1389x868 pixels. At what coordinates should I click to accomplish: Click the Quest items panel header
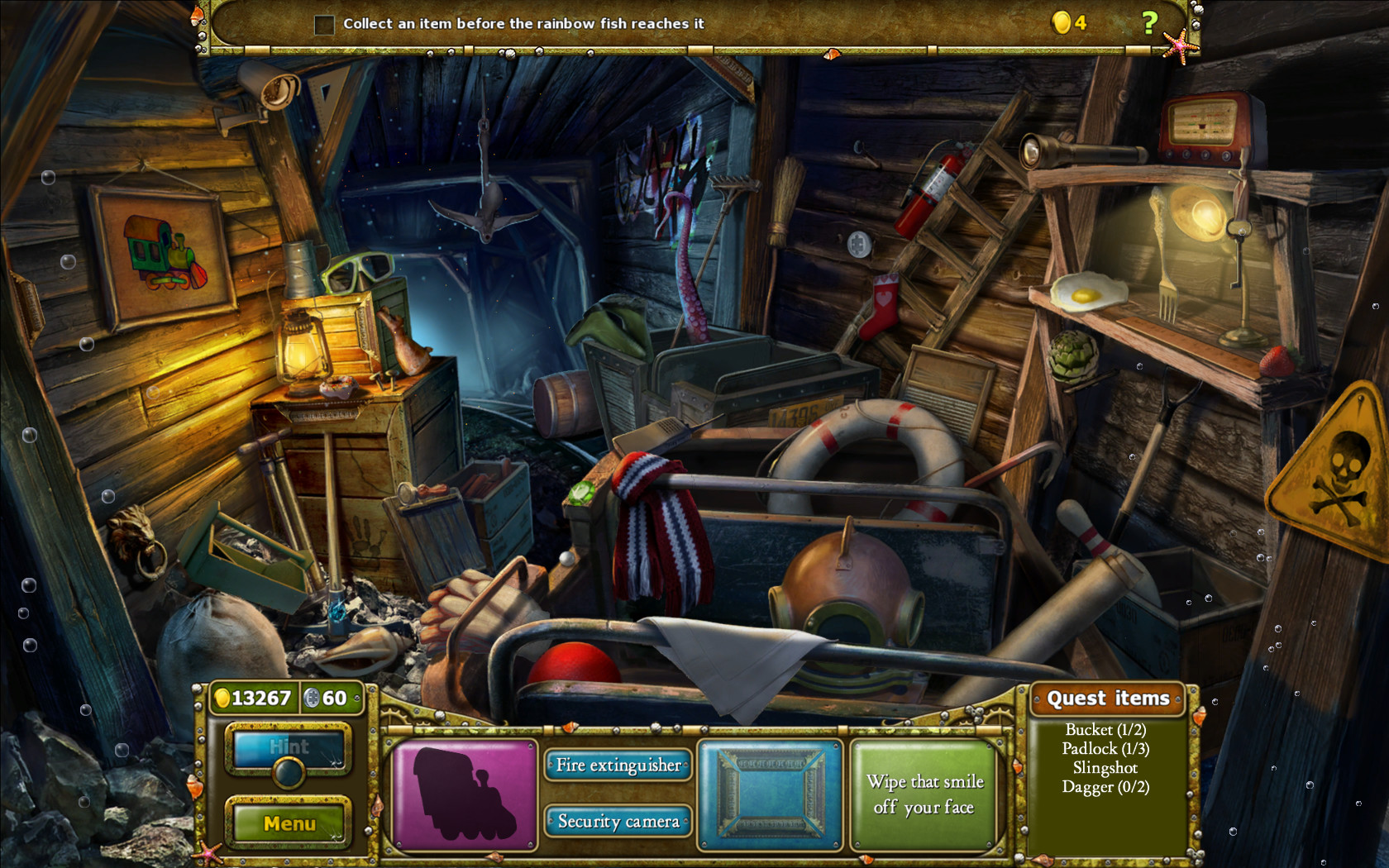point(1109,699)
